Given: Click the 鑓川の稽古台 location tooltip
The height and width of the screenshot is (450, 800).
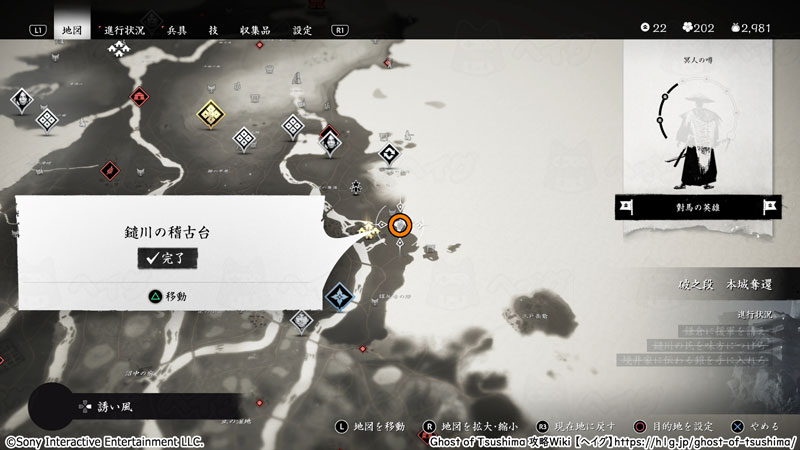Looking at the screenshot, I should pyautogui.click(x=167, y=232).
